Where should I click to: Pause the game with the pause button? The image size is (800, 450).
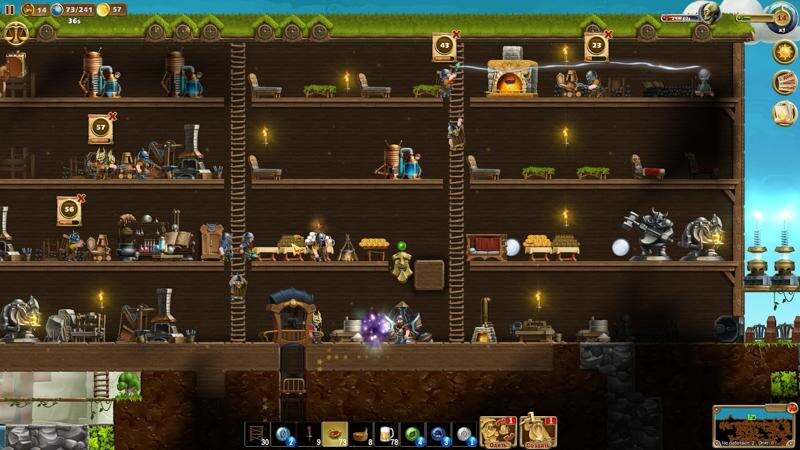tap(9, 9)
